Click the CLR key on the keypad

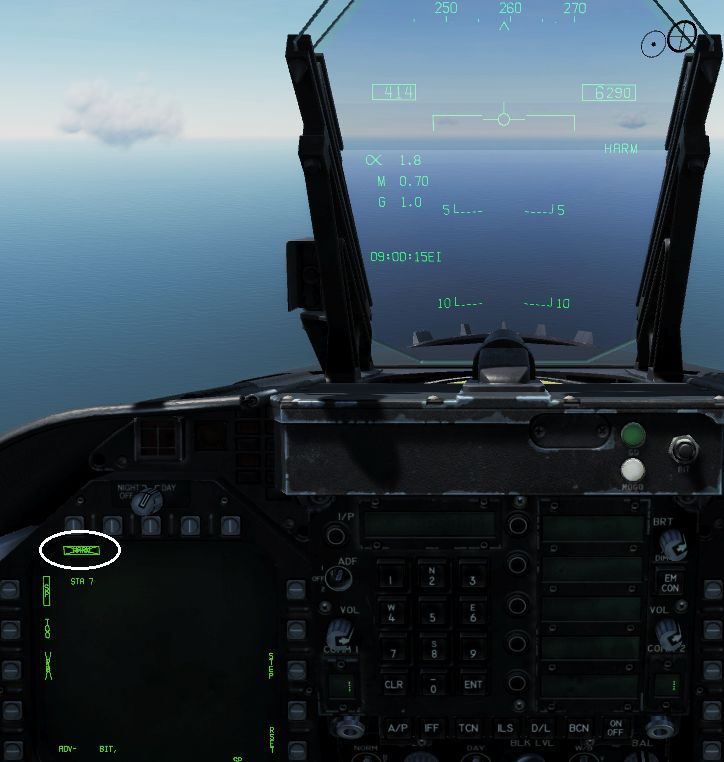pyautogui.click(x=393, y=685)
